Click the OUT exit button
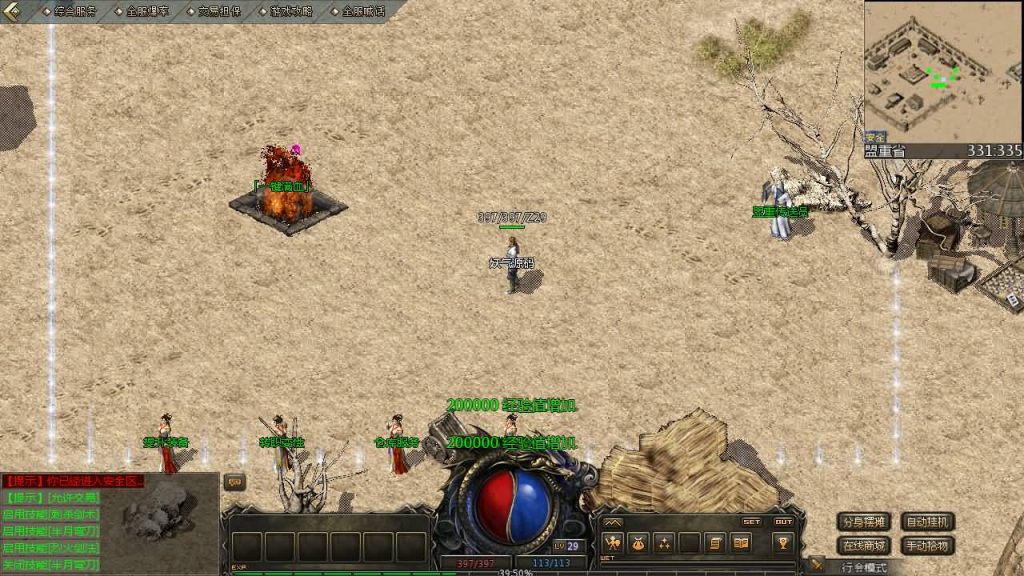This screenshot has height=576, width=1024. pos(783,521)
